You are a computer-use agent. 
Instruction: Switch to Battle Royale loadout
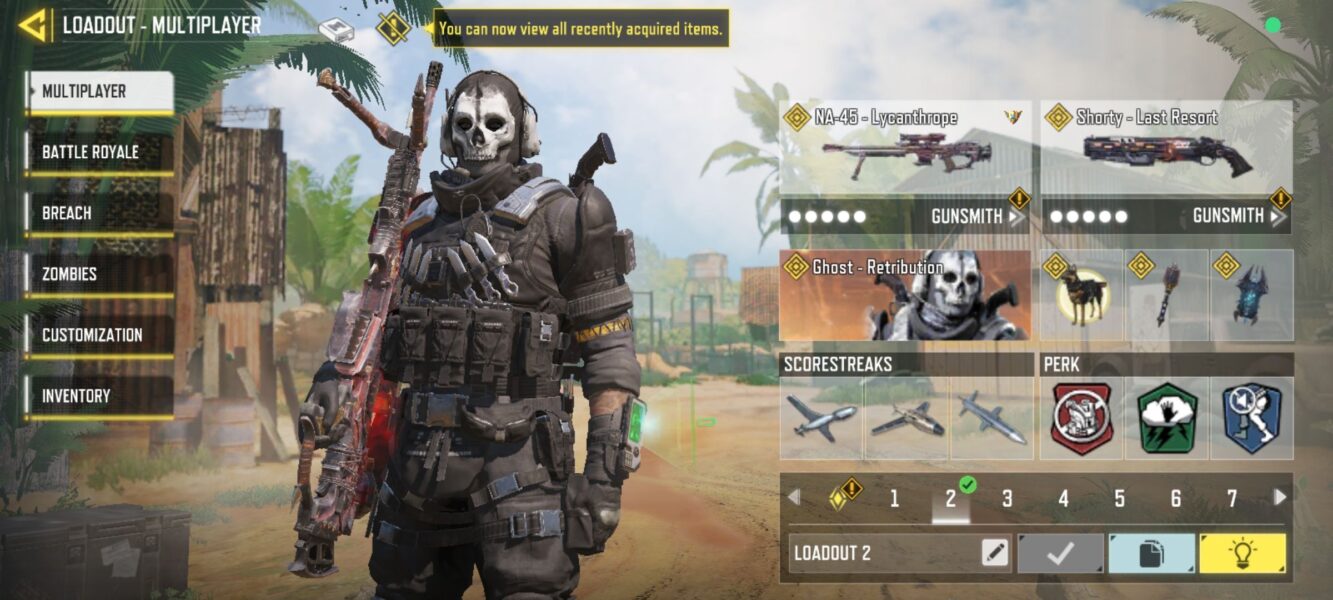(100, 153)
